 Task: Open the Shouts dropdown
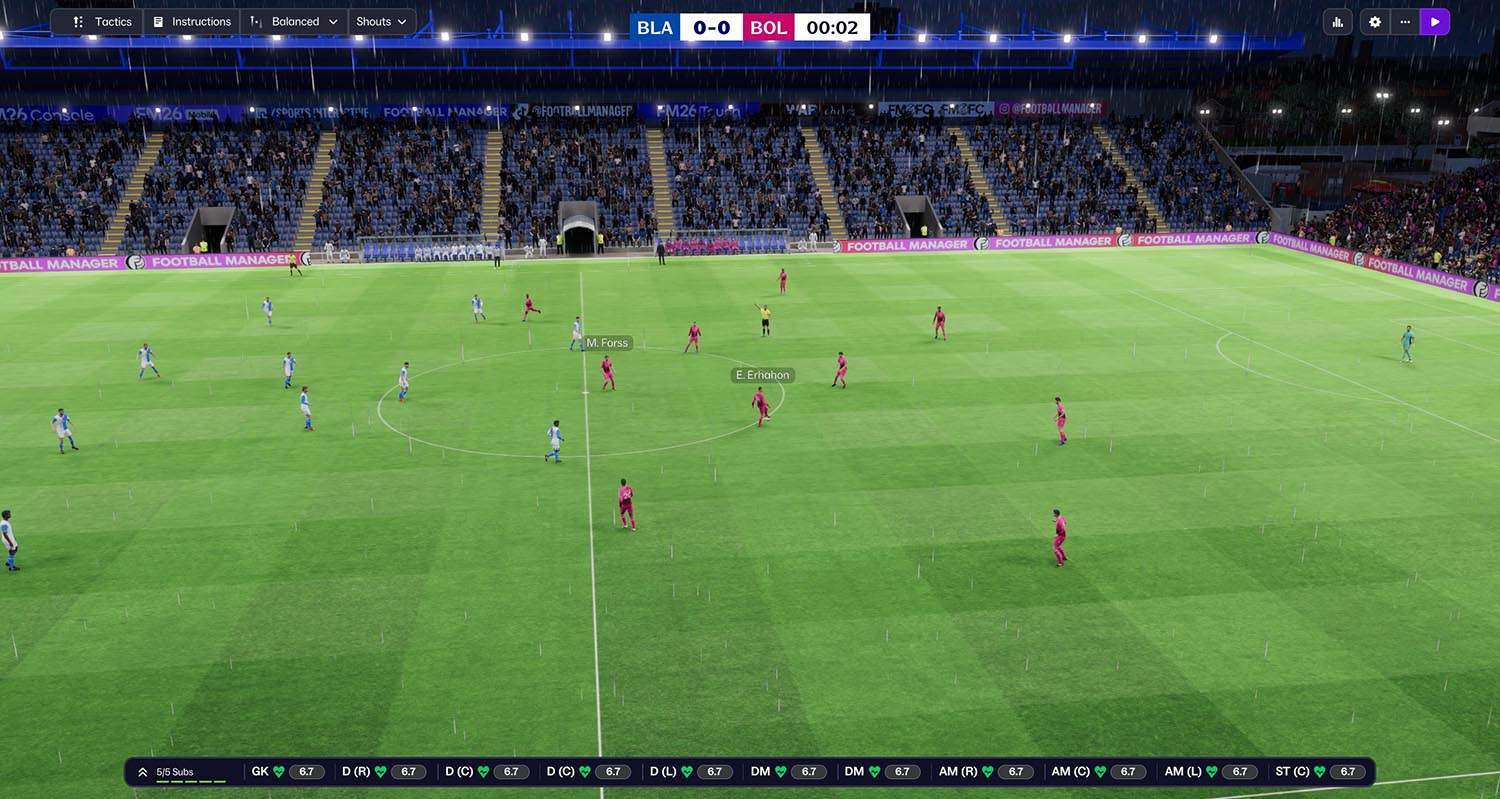381,22
